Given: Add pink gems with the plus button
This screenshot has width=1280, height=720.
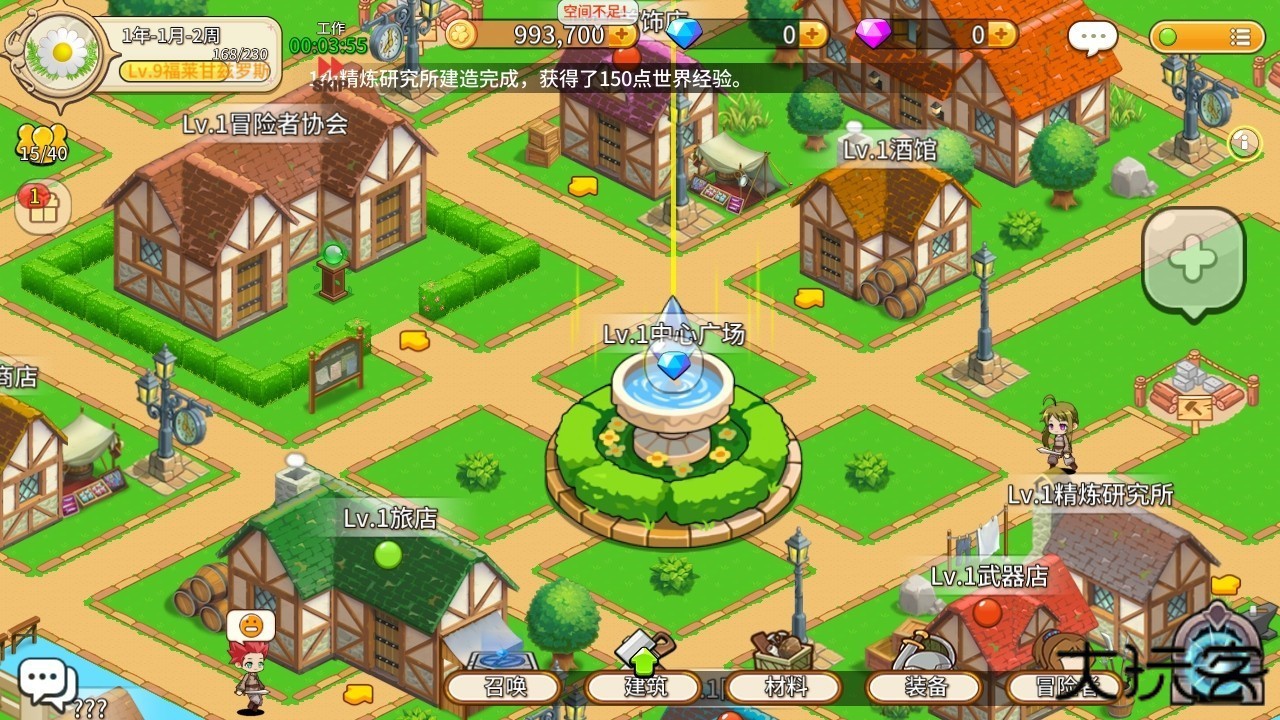Looking at the screenshot, I should [x=1001, y=35].
